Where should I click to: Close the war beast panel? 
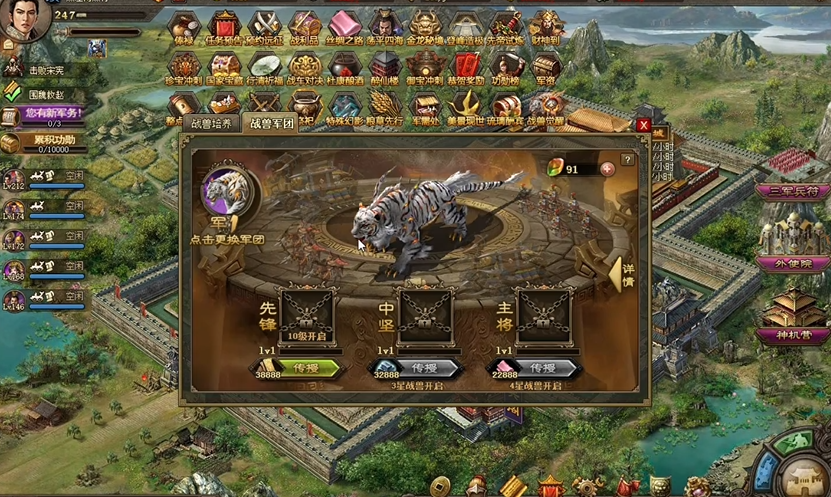click(x=643, y=126)
